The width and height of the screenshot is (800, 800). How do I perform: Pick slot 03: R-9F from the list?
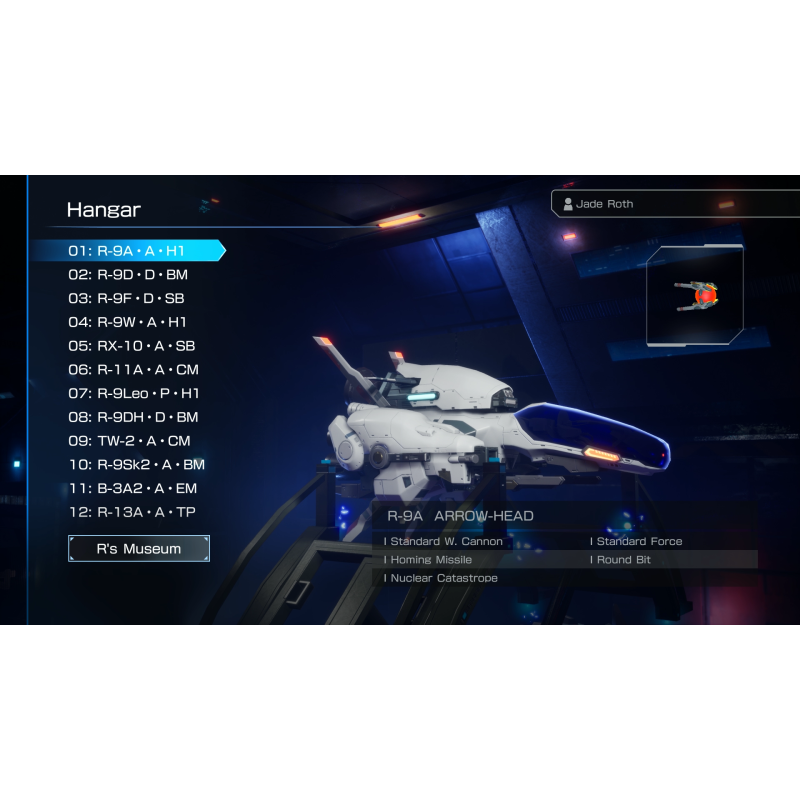pos(126,298)
